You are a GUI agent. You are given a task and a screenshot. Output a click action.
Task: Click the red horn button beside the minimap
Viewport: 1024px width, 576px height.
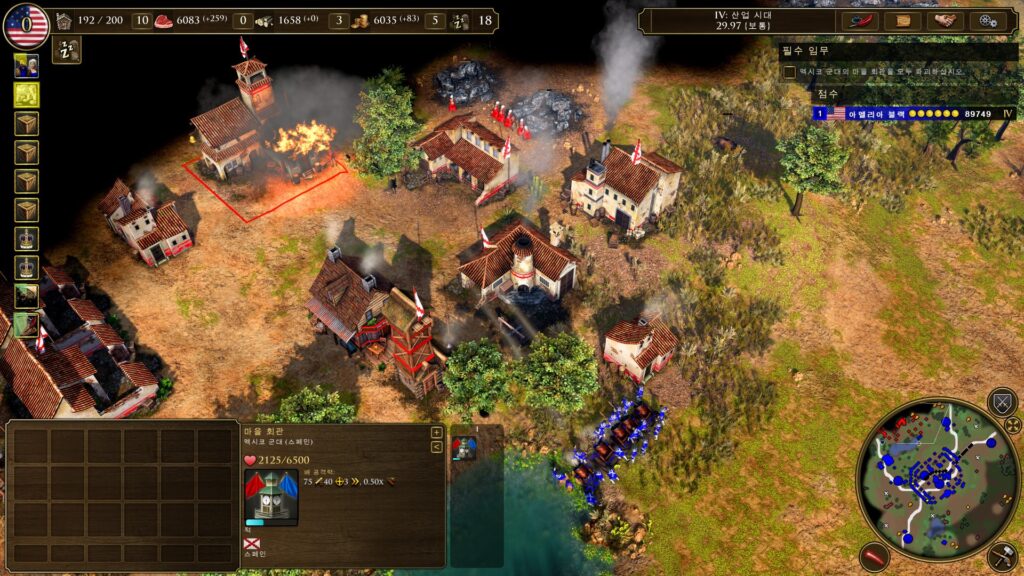coord(874,556)
